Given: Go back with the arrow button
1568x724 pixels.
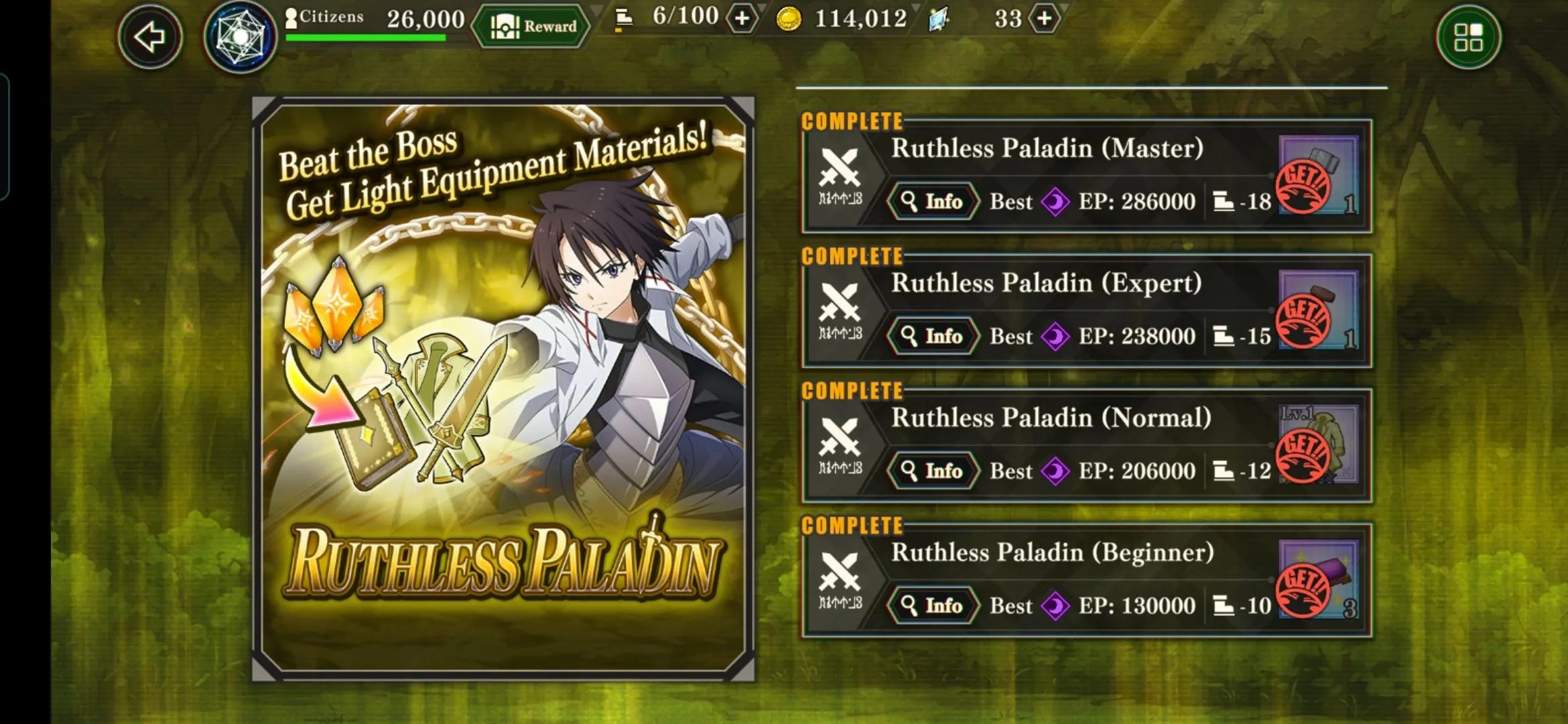Looking at the screenshot, I should [149, 37].
